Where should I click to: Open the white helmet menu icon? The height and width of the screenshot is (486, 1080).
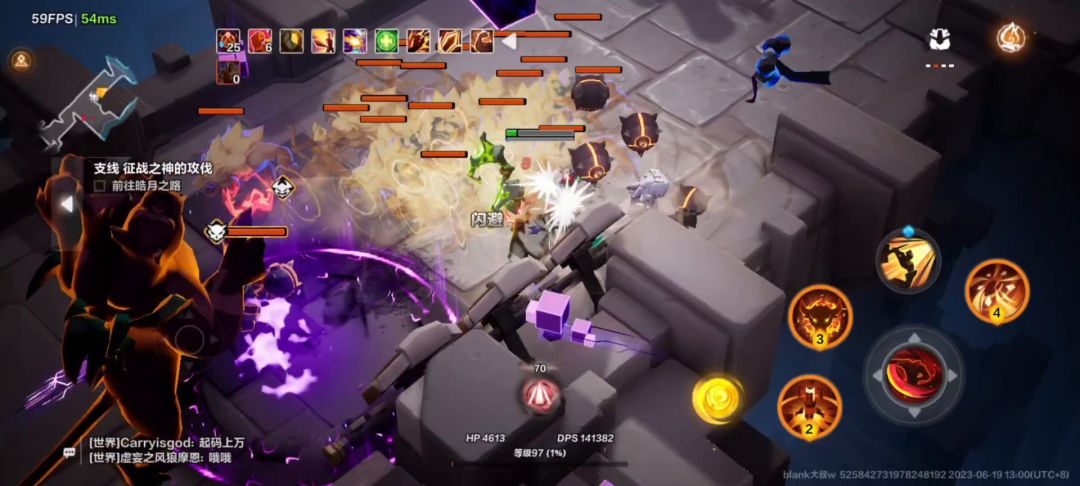[939, 39]
